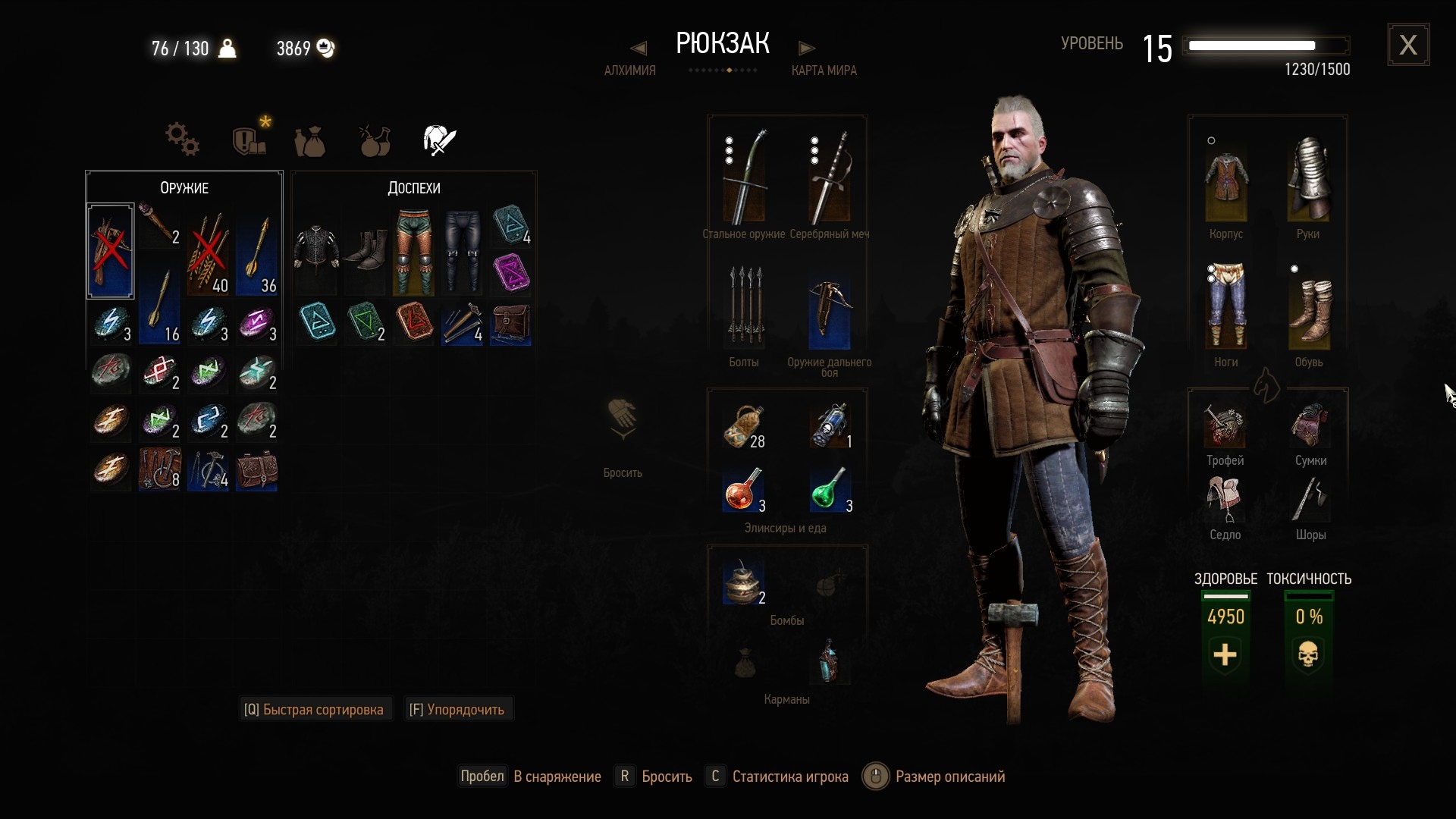
Task: Click the Упорядочить arrange button
Action: [457, 710]
